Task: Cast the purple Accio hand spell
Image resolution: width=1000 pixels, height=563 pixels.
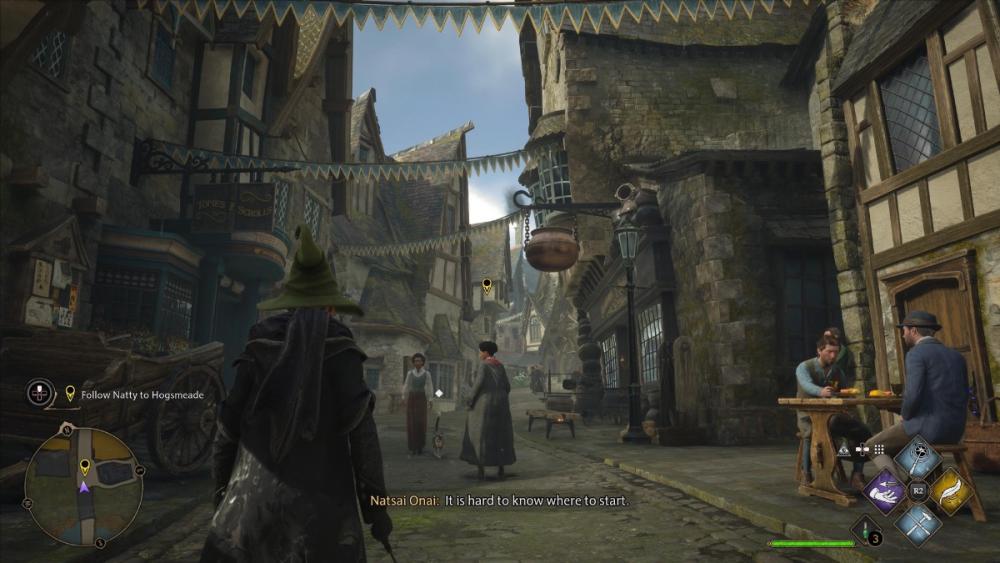Action: coord(885,491)
